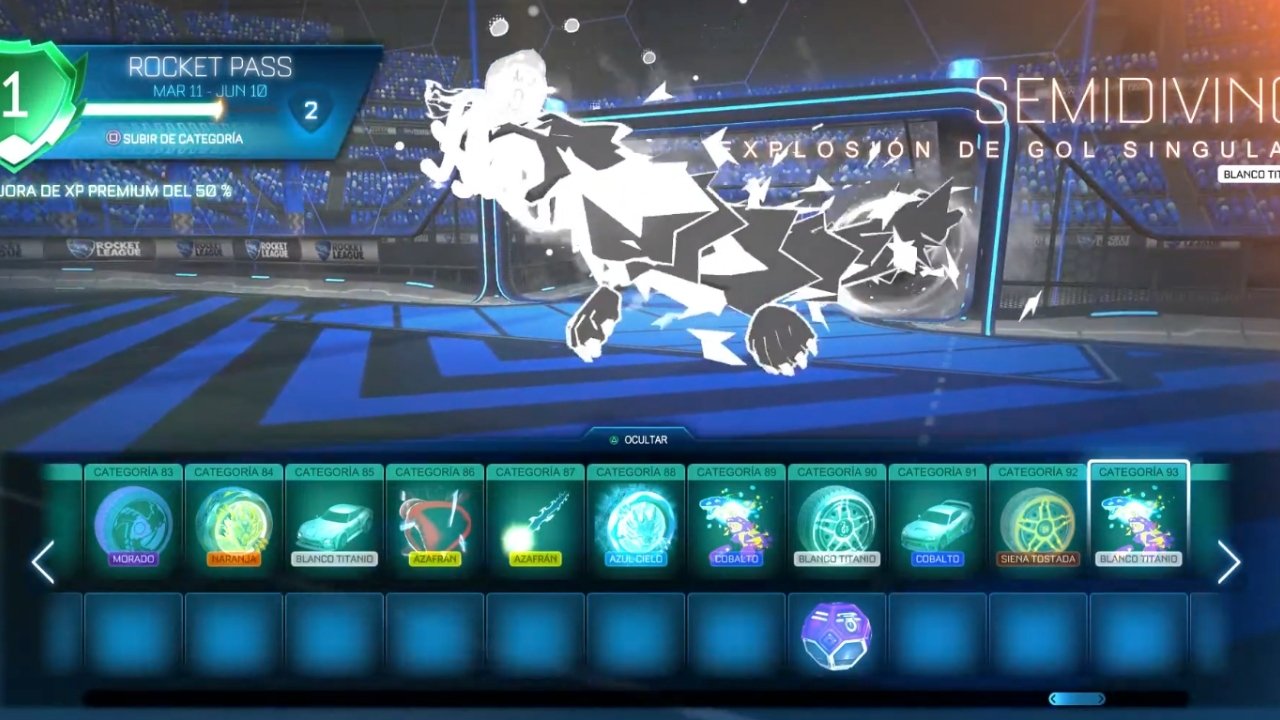
Task: Select the purple drop item in free row
Action: click(x=837, y=634)
